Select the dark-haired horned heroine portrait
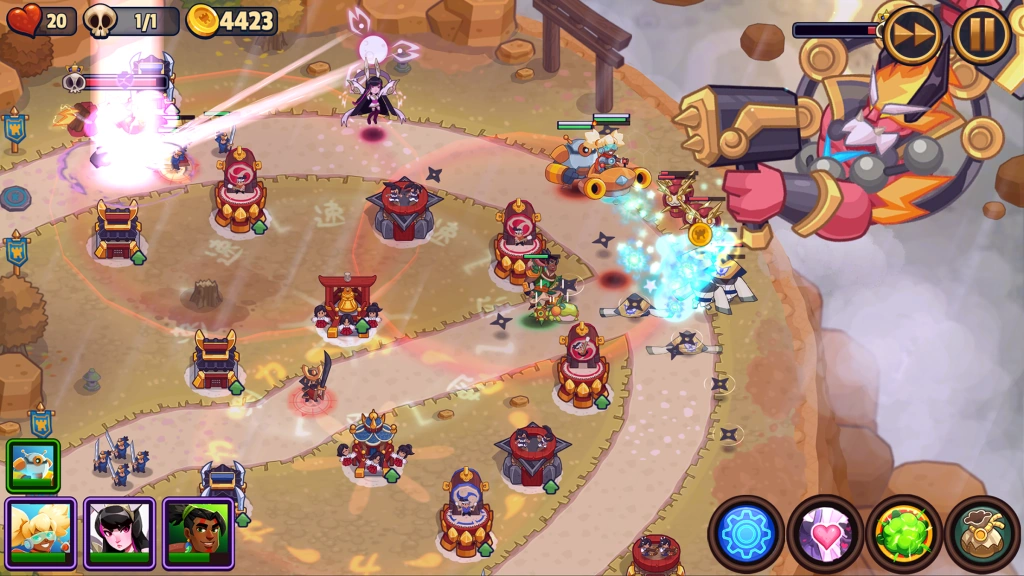Image resolution: width=1024 pixels, height=576 pixels. pos(119,532)
